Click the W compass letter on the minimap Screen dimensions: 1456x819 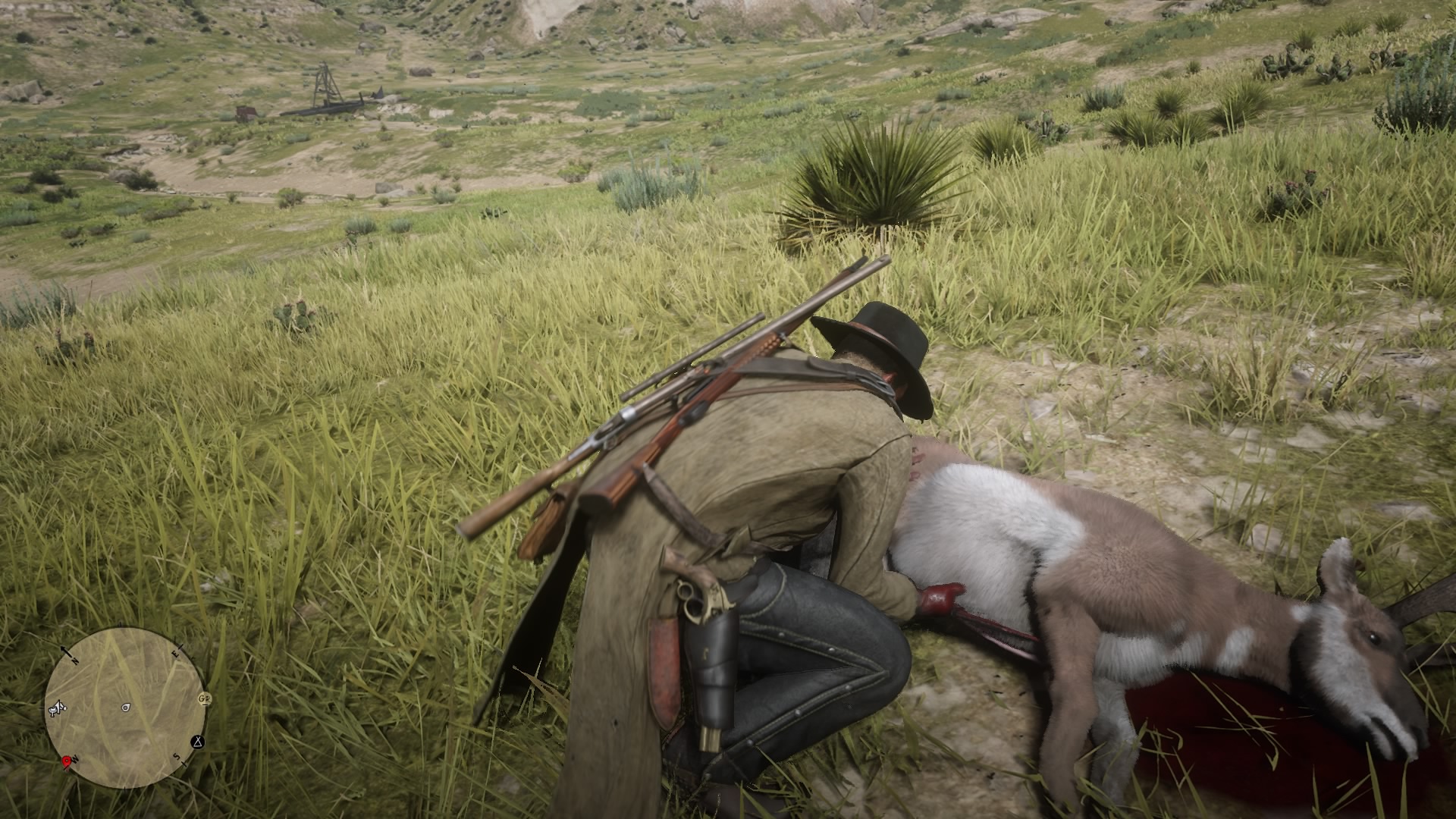click(x=76, y=759)
